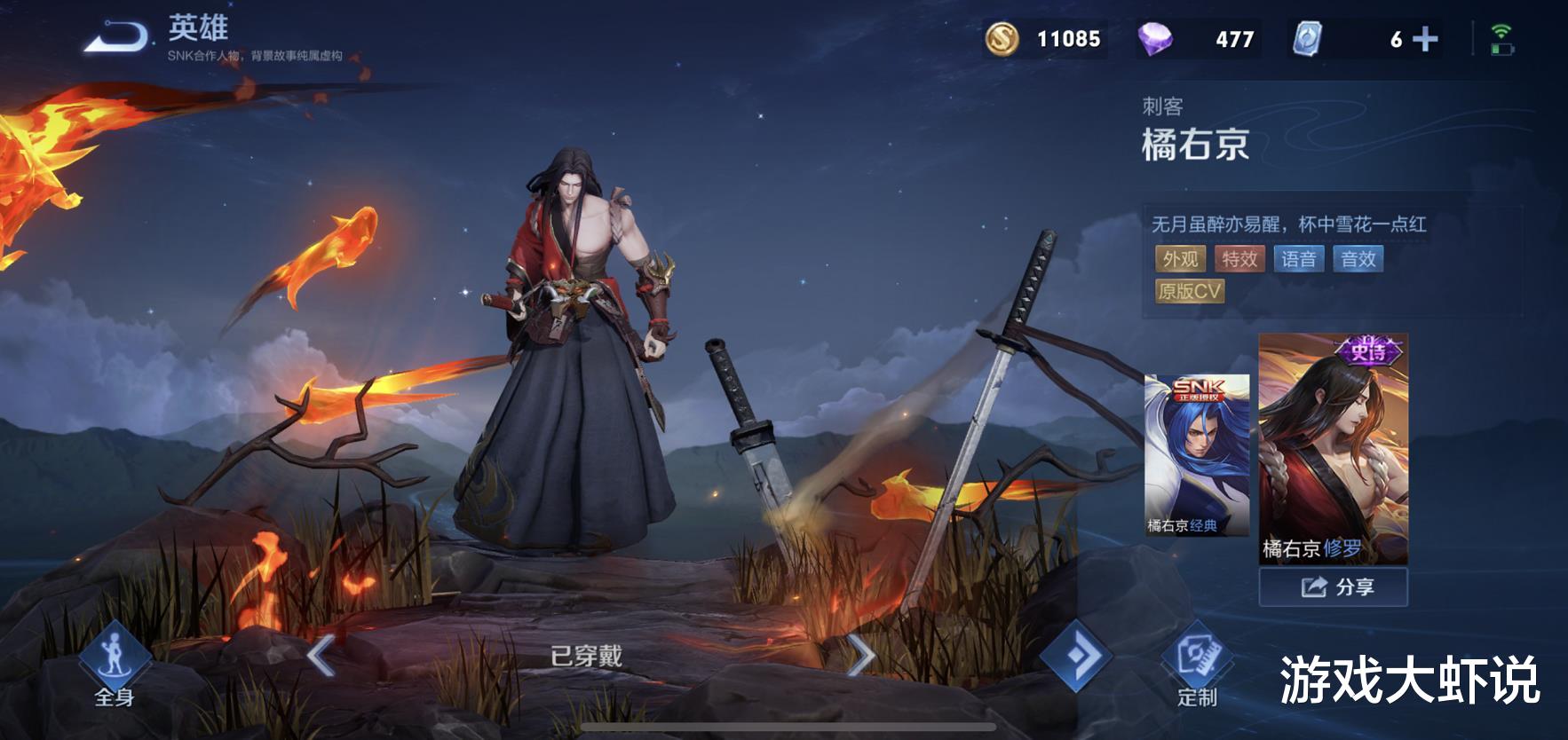Share the skin via 分享 button
This screenshot has width=1568, height=740.
[x=1333, y=587]
